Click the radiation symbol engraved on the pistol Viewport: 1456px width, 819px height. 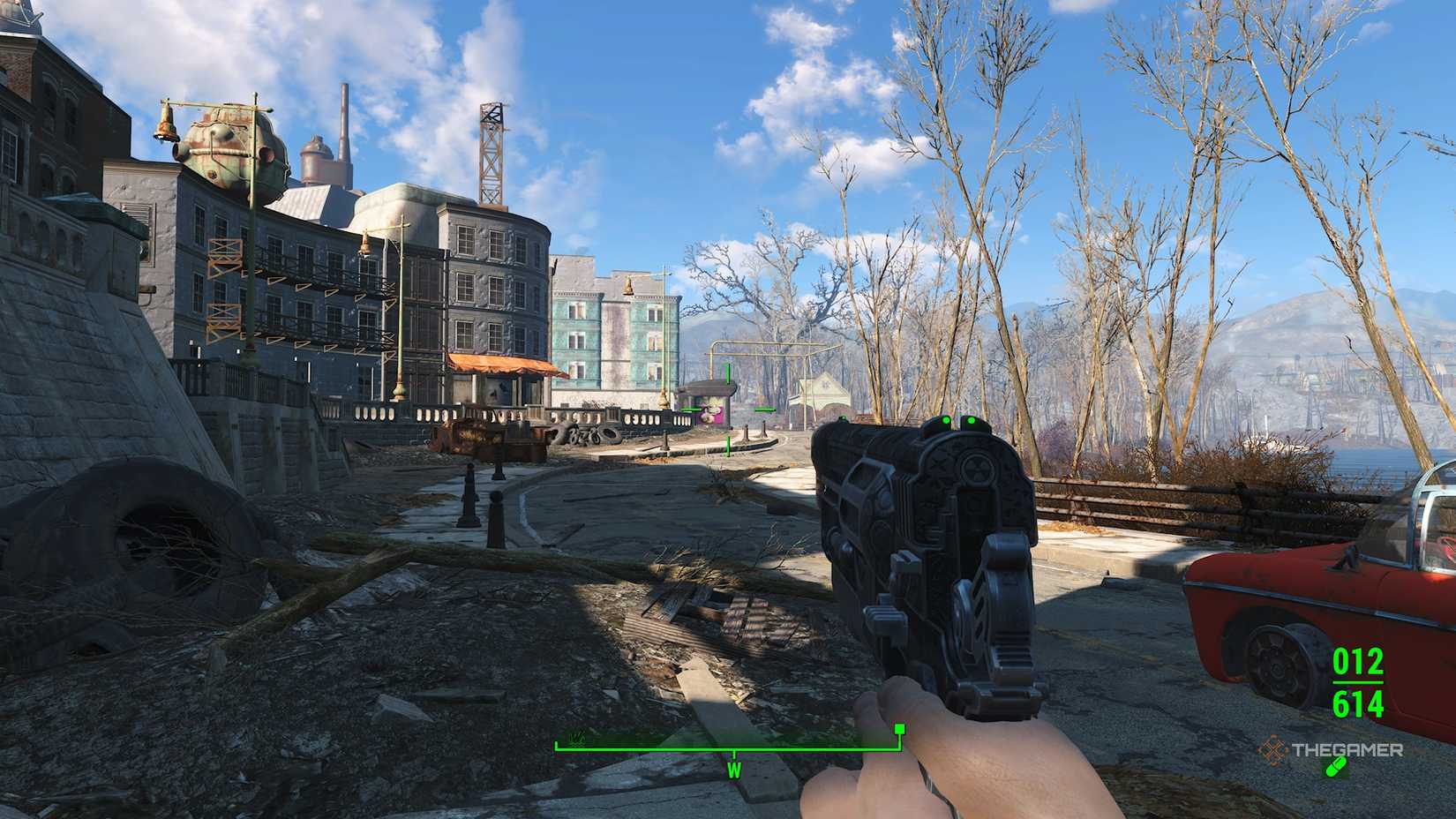click(977, 469)
